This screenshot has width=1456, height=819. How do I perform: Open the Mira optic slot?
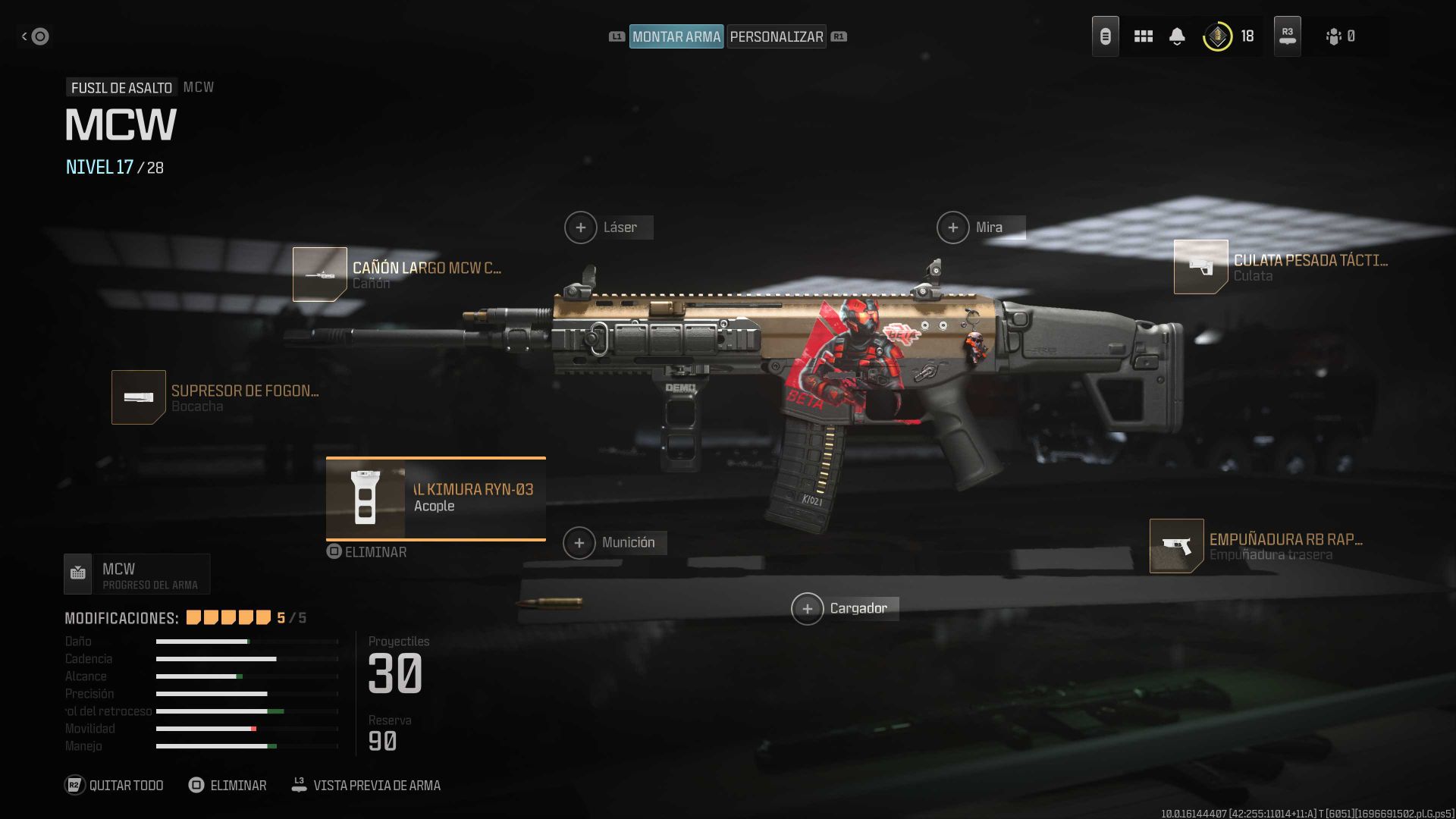(953, 227)
